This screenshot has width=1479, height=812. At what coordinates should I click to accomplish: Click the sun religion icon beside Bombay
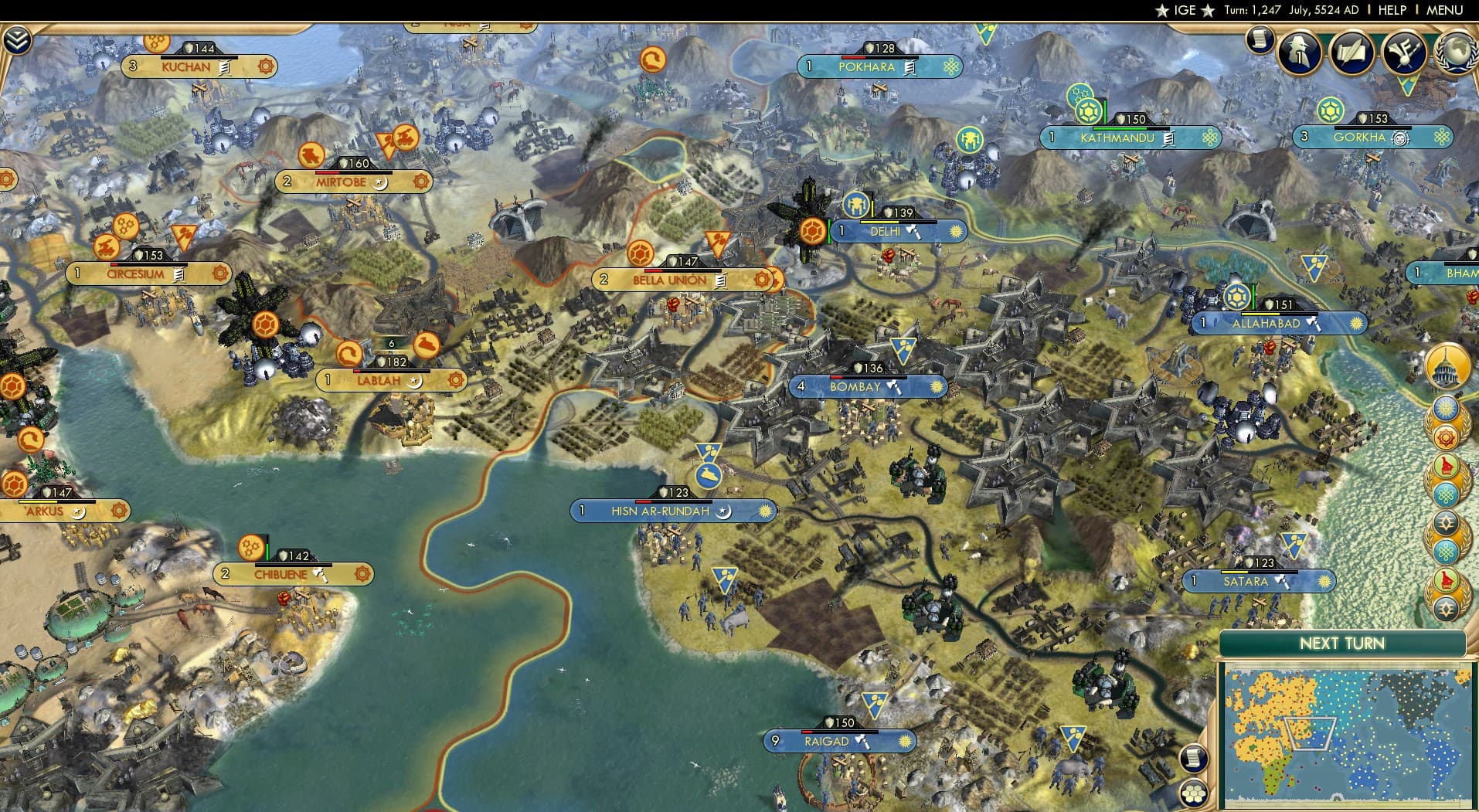point(937,386)
